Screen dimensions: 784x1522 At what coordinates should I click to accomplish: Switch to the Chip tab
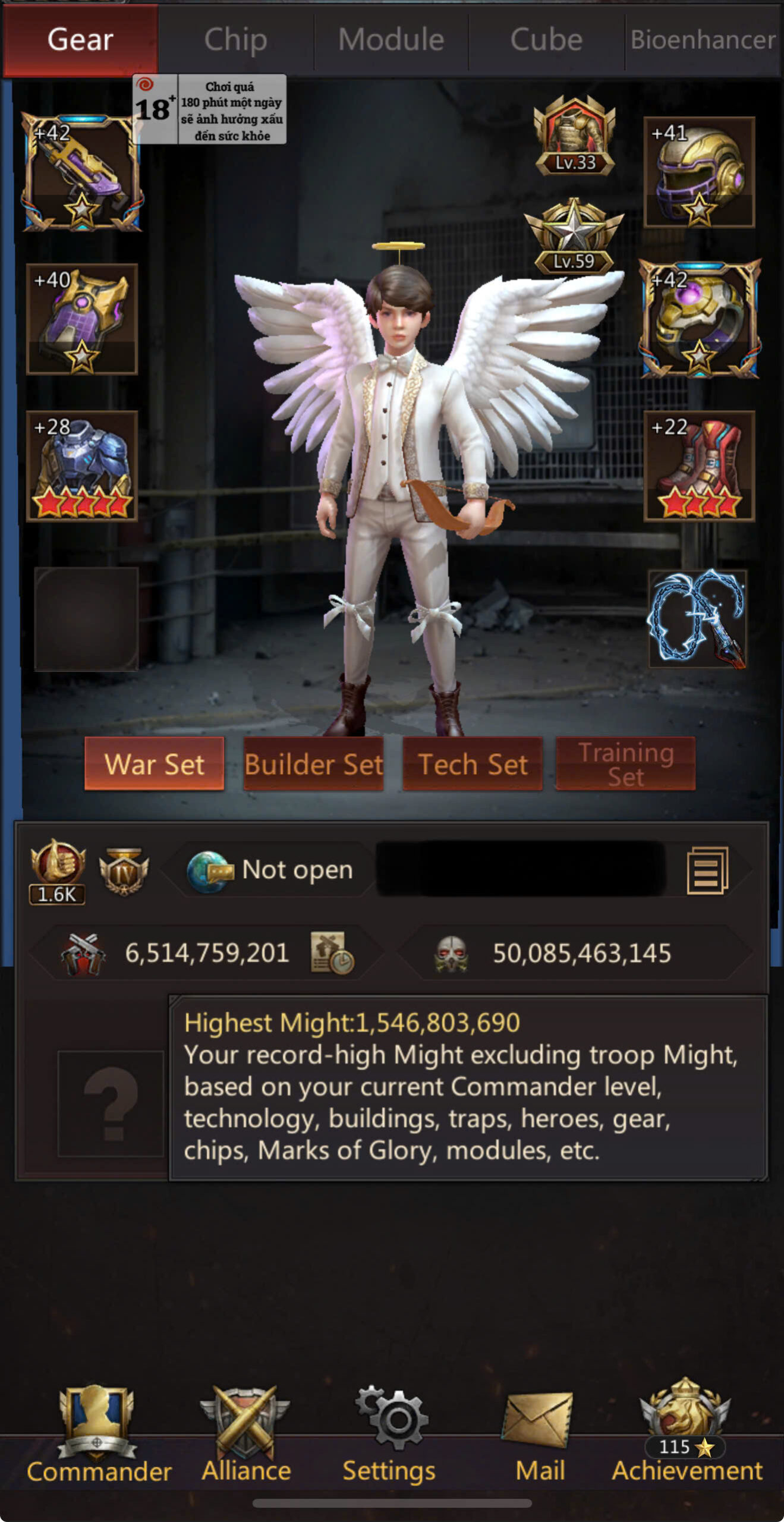coord(235,40)
